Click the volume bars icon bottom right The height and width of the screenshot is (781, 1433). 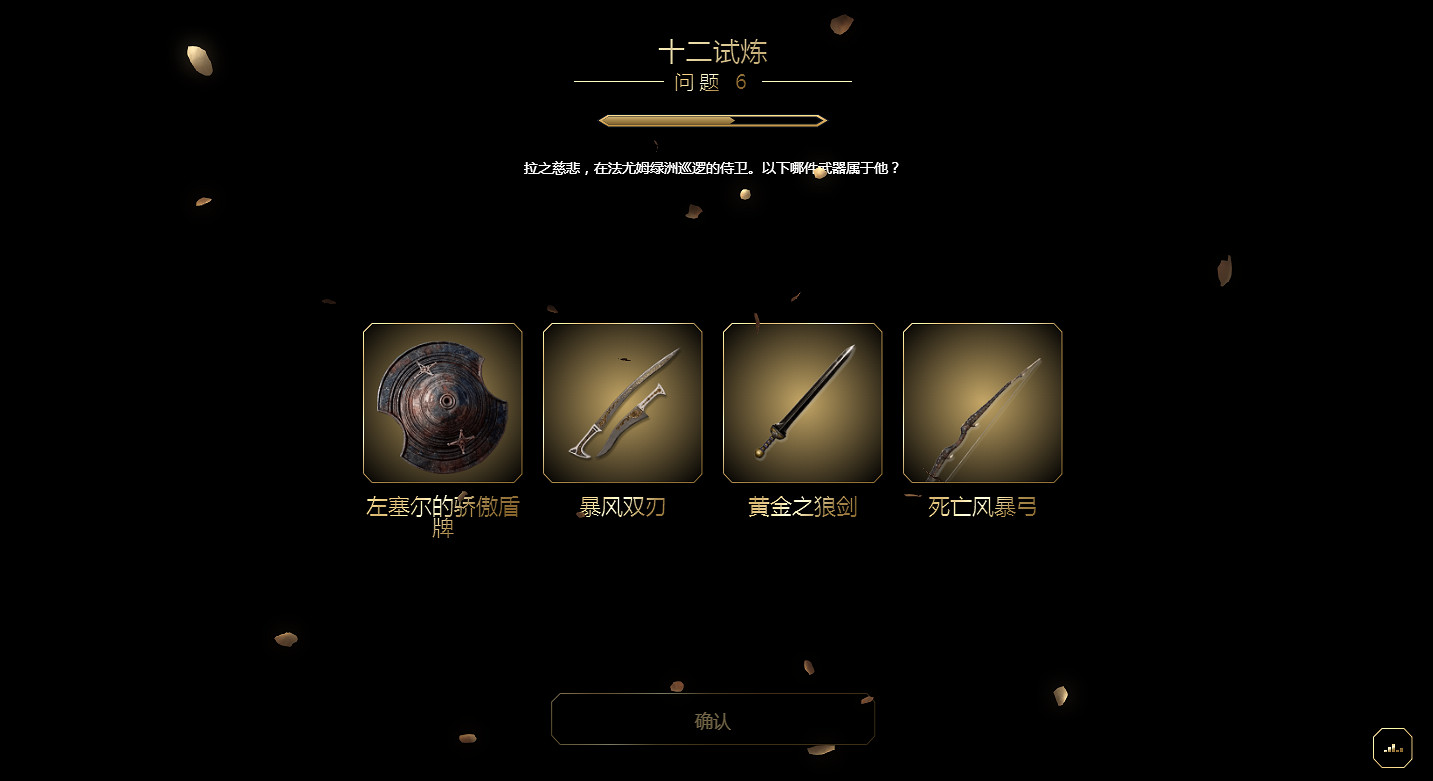coord(1393,747)
